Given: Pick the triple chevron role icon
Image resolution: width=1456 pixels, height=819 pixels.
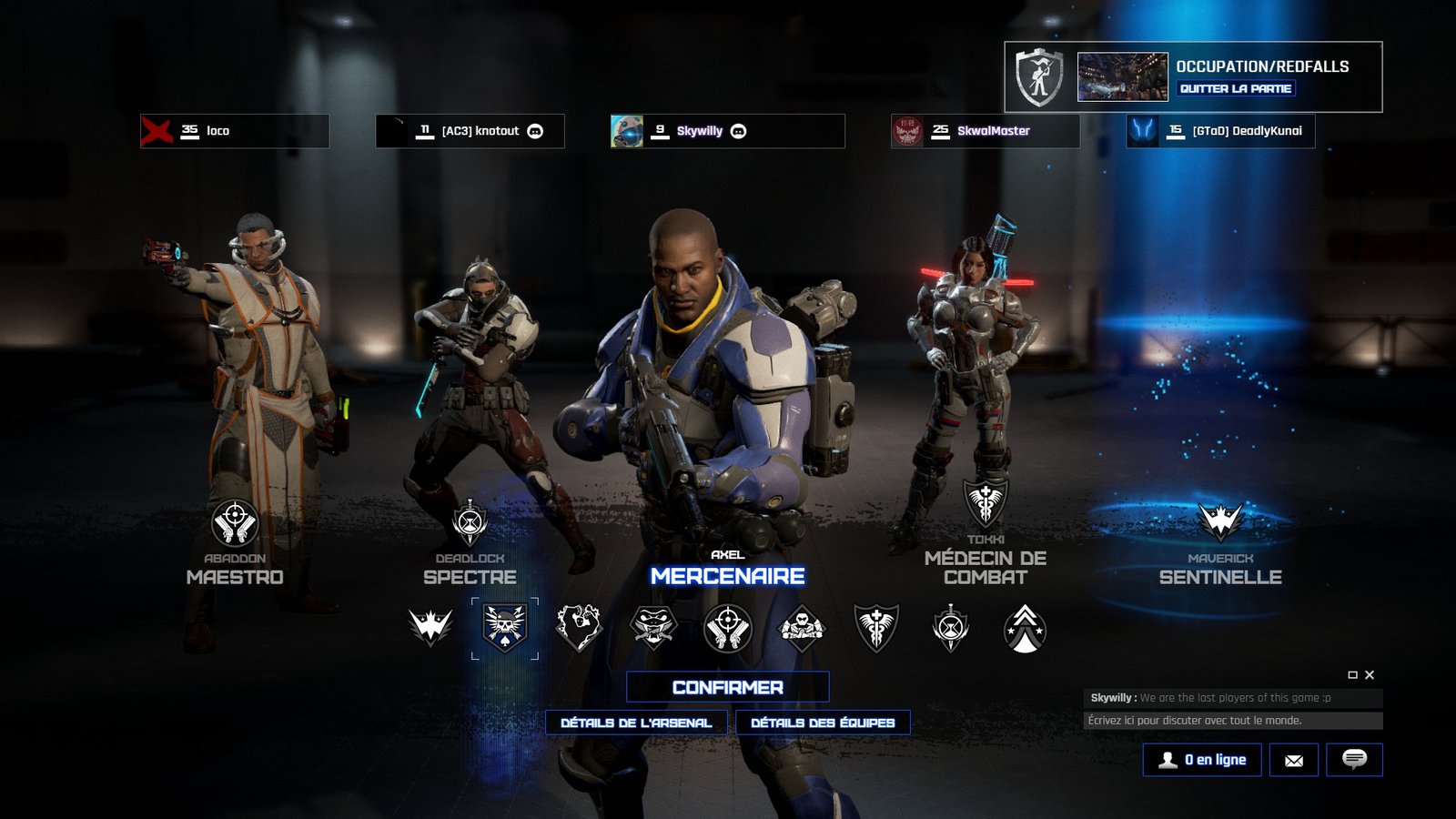Looking at the screenshot, I should (1025, 627).
